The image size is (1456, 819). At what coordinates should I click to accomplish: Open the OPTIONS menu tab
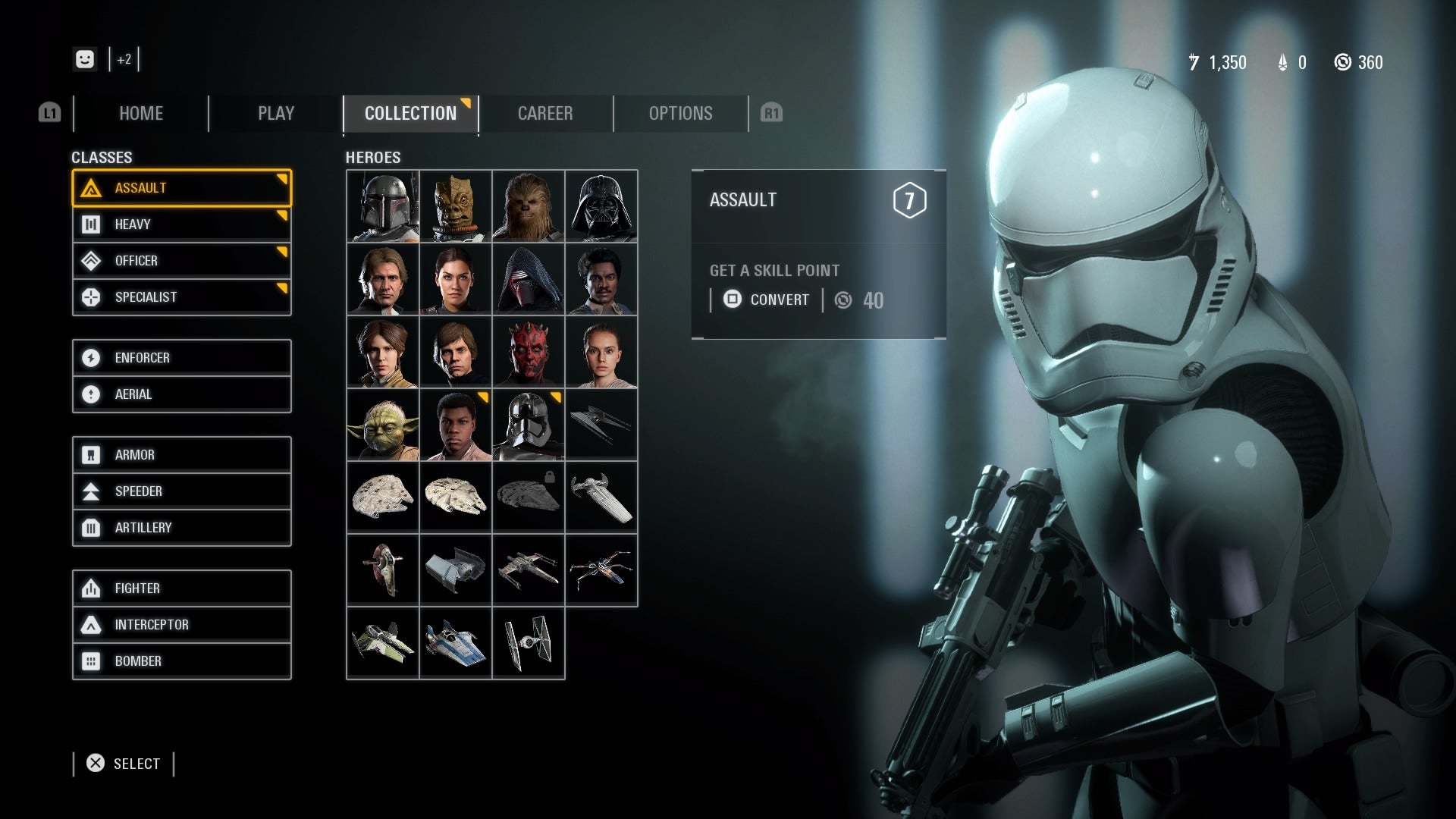[x=680, y=113]
